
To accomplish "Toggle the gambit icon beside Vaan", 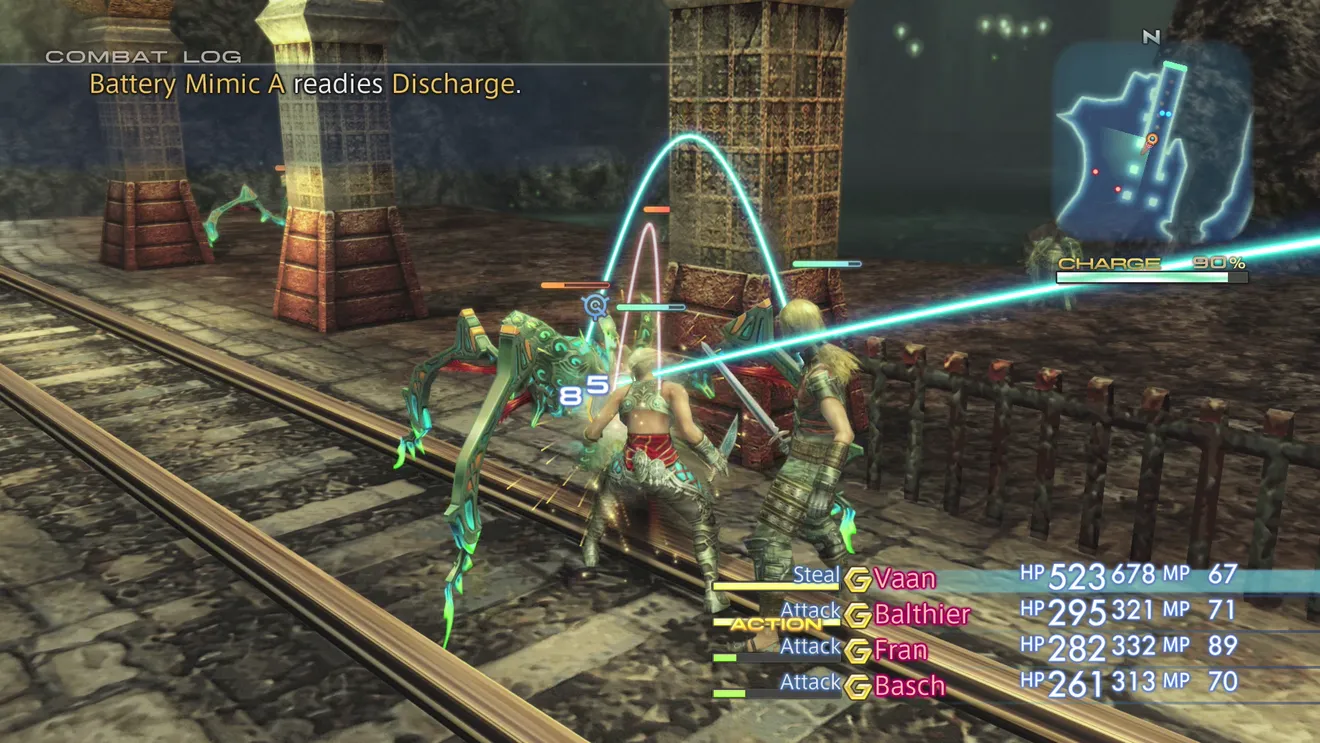I will point(857,580).
